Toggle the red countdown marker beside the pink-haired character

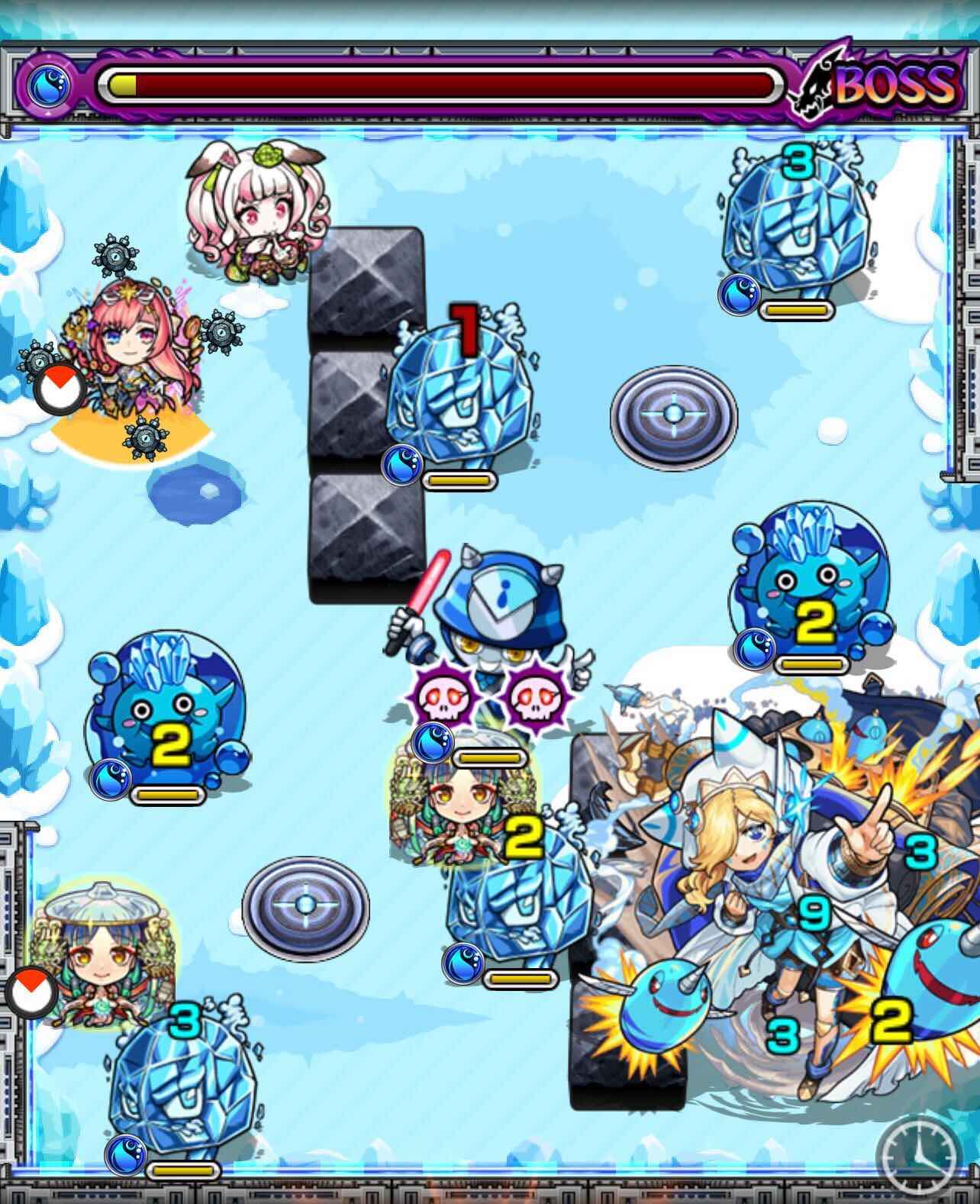[x=60, y=388]
